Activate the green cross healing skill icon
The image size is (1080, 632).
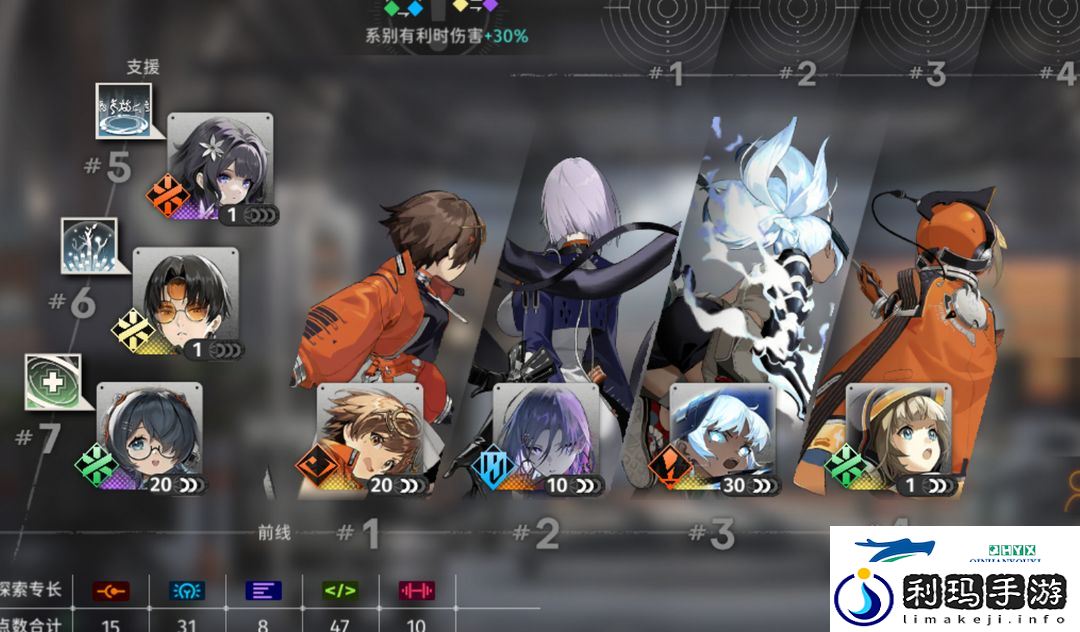click(50, 381)
